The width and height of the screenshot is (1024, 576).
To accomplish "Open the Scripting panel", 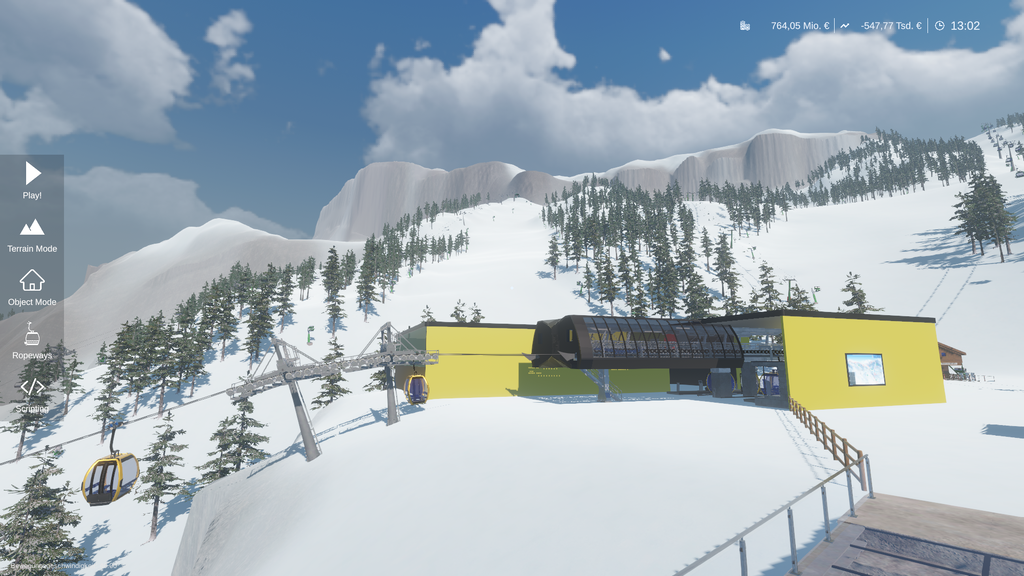I will [32, 394].
